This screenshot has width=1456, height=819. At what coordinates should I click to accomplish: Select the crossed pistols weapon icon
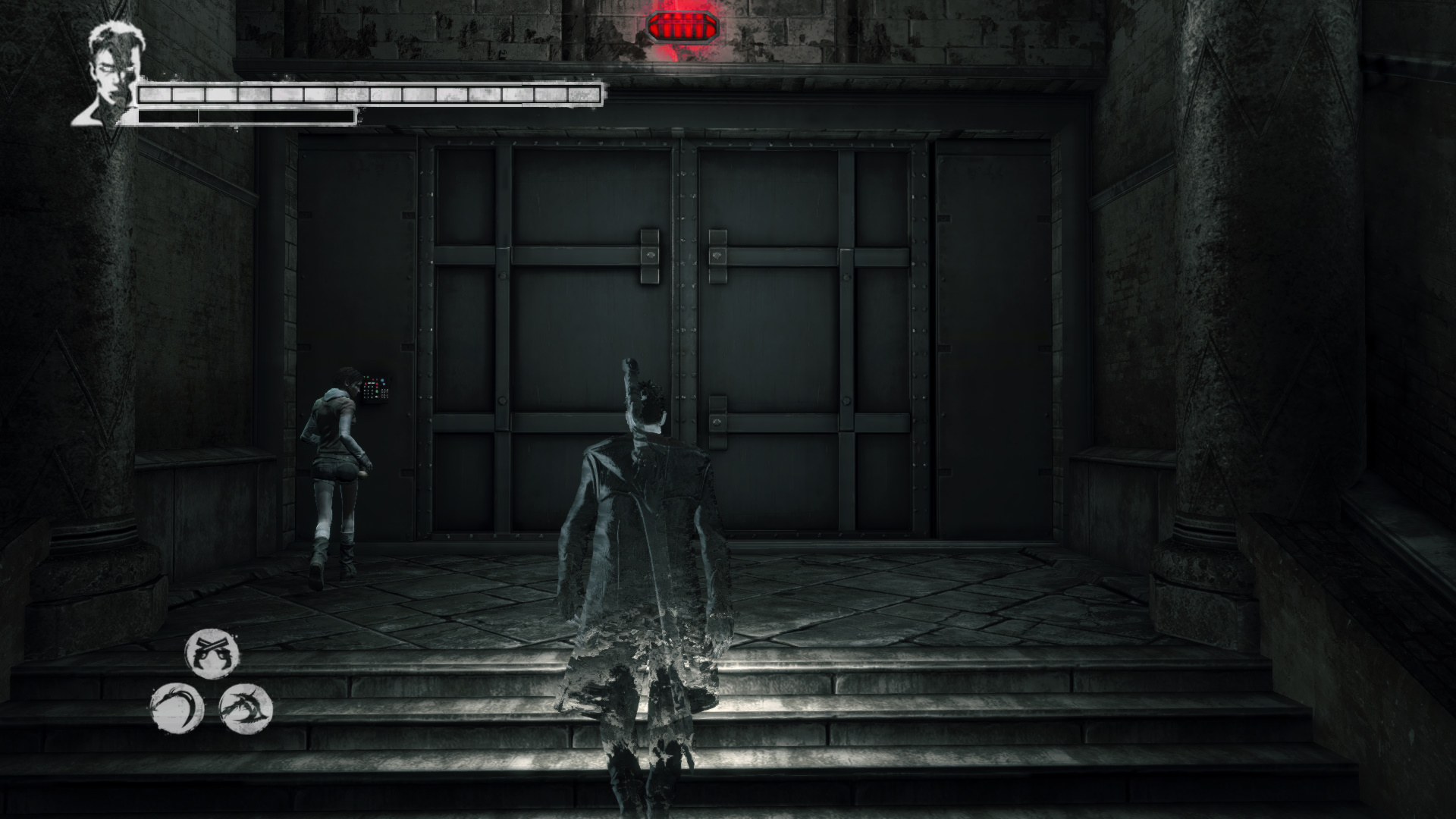click(x=212, y=653)
